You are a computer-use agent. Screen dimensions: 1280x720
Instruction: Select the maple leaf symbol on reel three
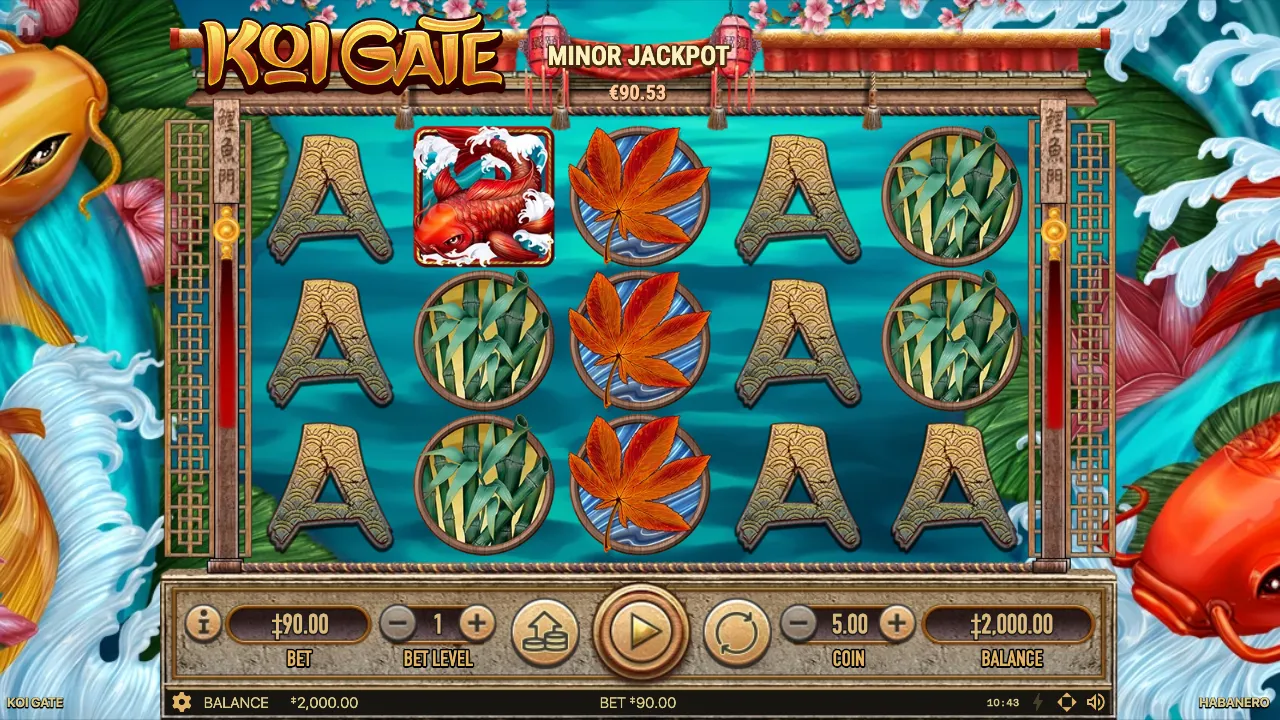pos(639,338)
